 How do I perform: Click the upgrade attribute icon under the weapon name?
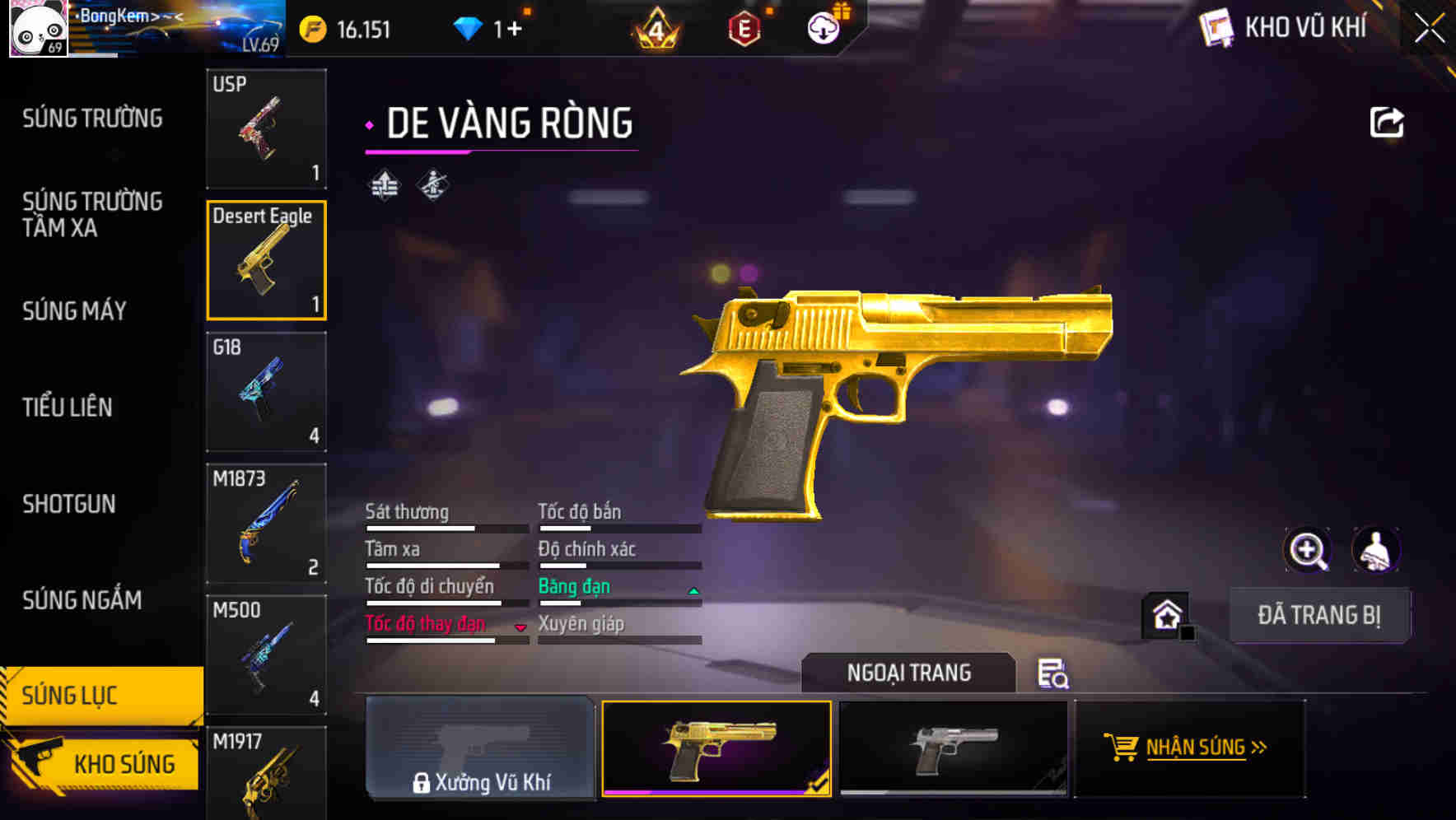[x=382, y=184]
